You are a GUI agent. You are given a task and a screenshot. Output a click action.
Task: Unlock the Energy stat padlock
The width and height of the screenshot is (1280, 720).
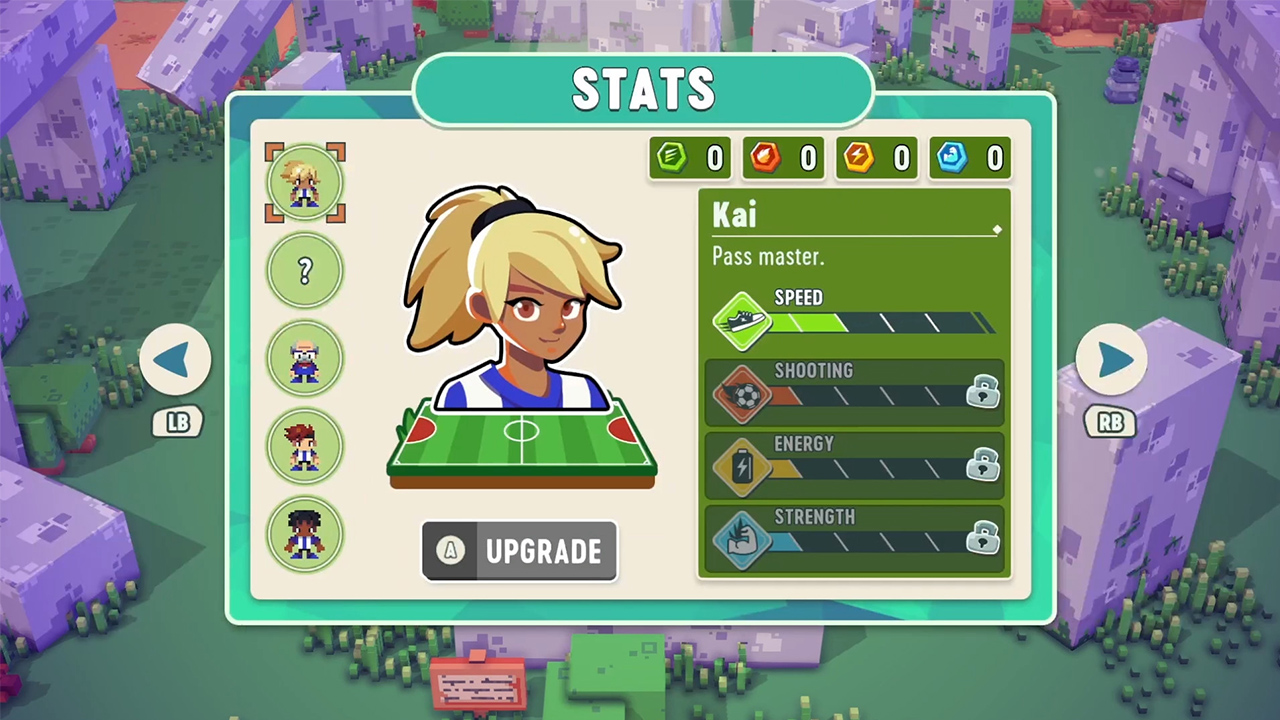tap(982, 466)
